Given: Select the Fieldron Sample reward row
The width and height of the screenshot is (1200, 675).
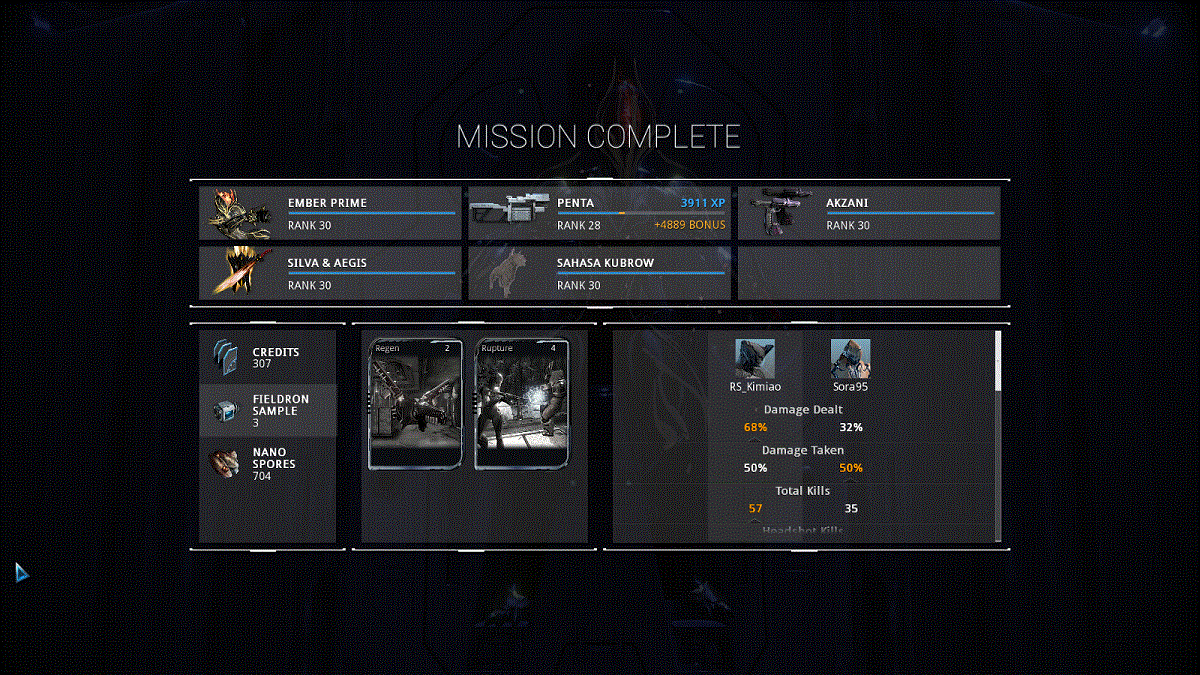Looking at the screenshot, I should point(268,410).
